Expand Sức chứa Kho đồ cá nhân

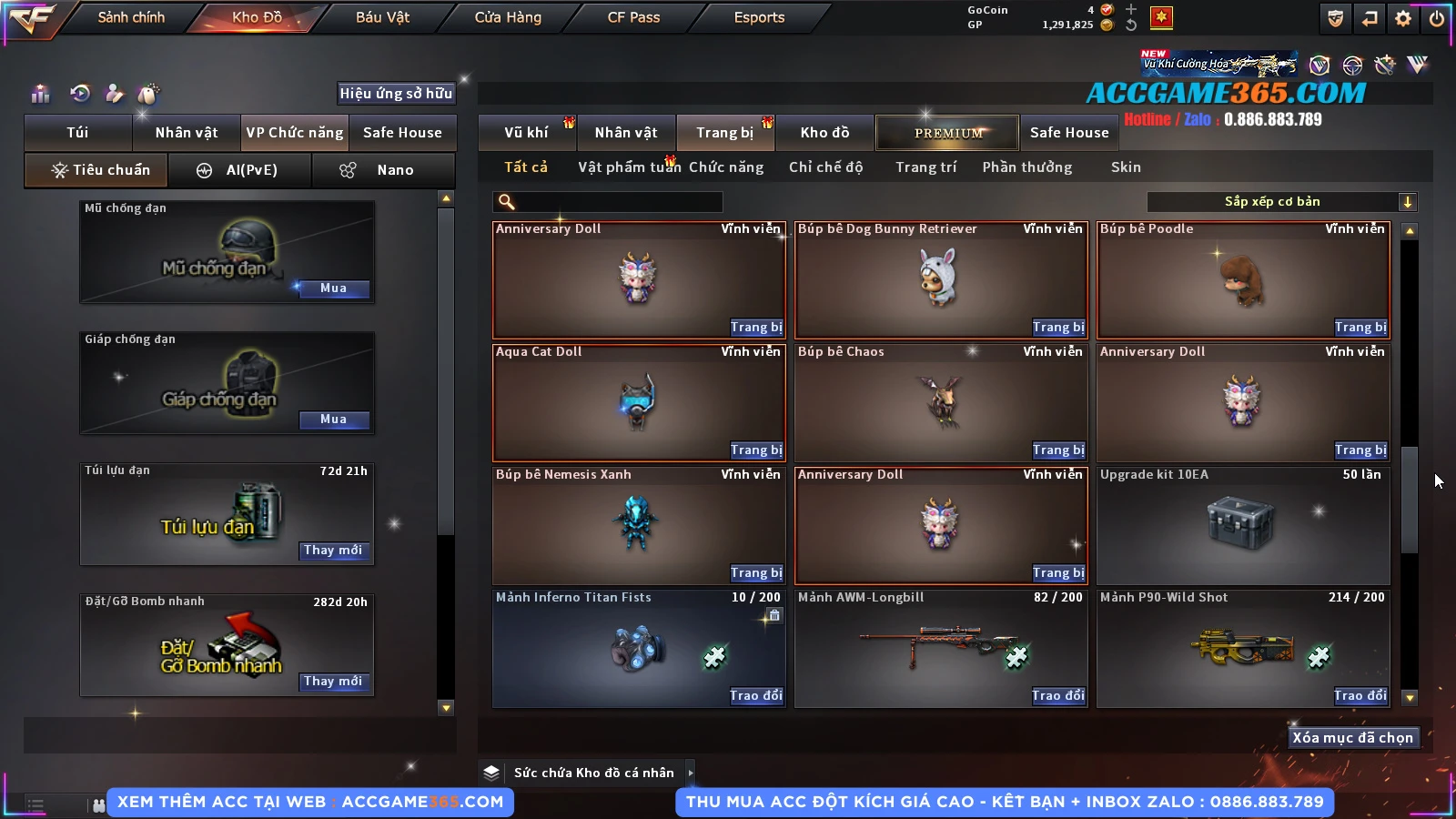point(690,773)
